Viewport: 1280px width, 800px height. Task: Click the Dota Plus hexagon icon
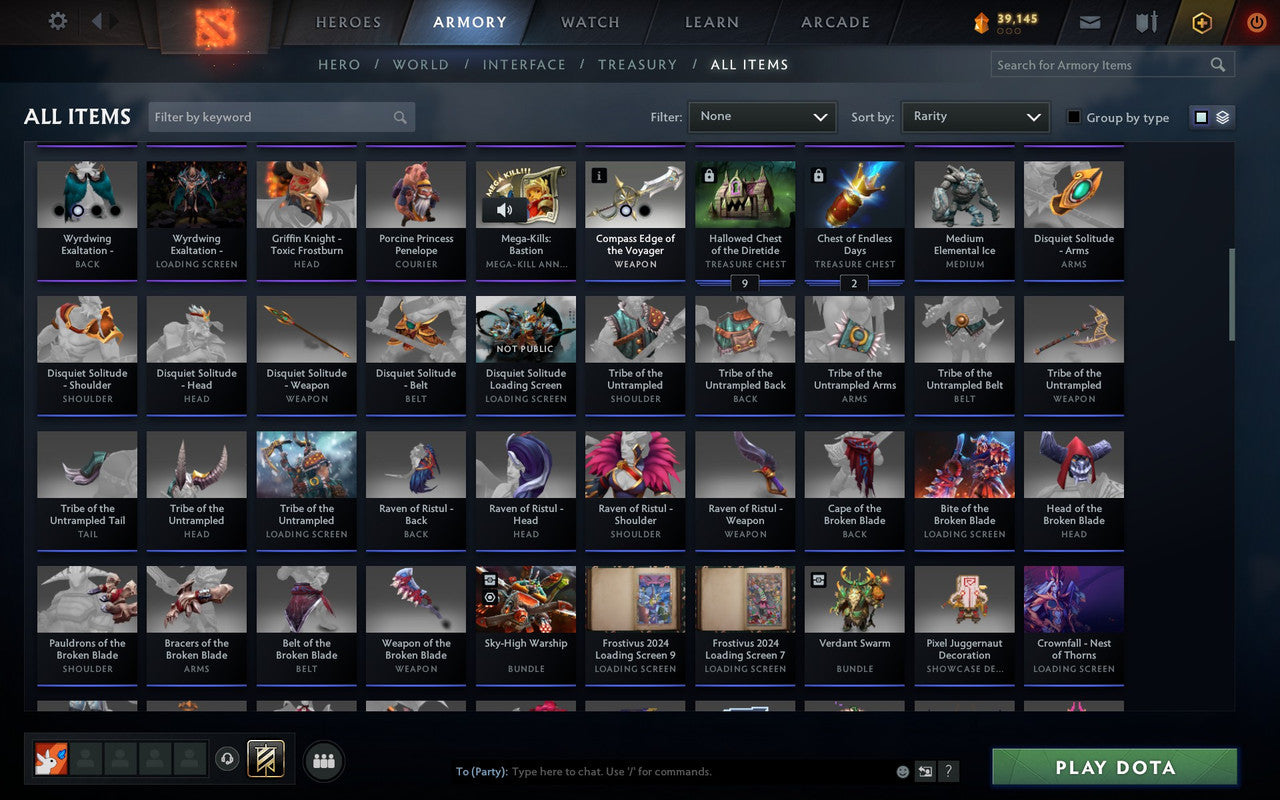[x=1201, y=21]
